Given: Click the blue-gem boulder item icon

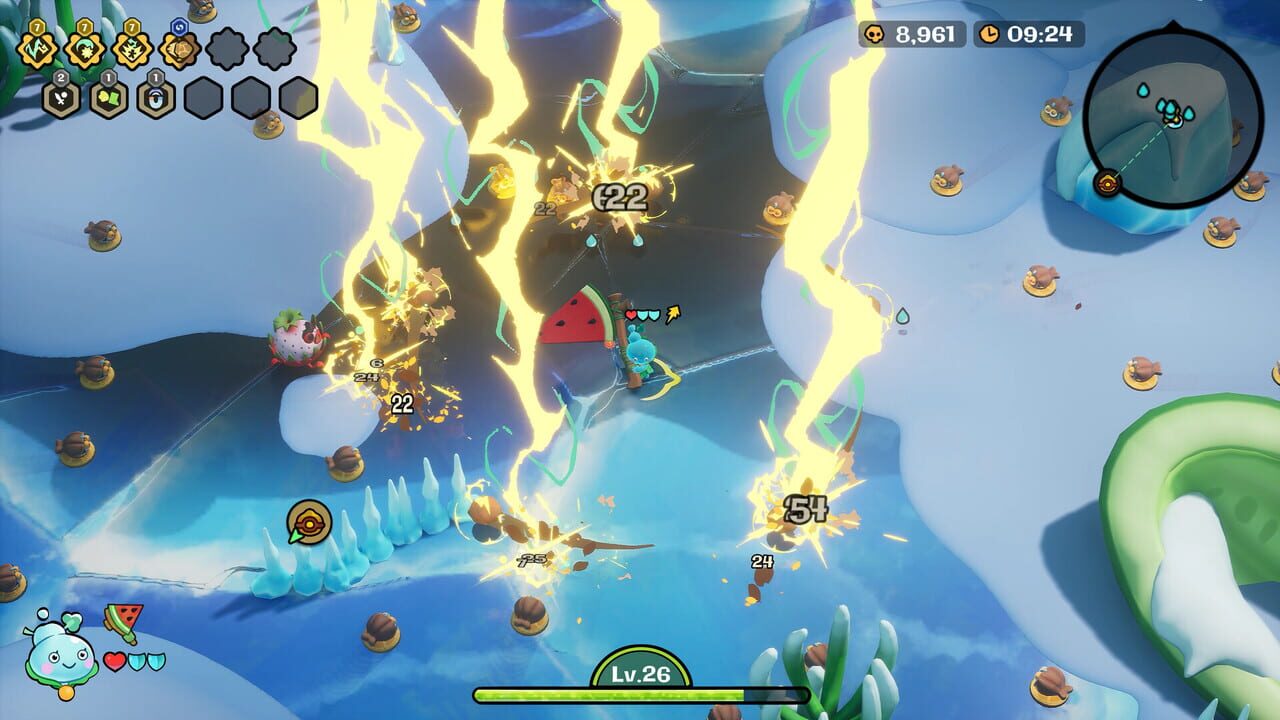Looking at the screenshot, I should click(180, 49).
